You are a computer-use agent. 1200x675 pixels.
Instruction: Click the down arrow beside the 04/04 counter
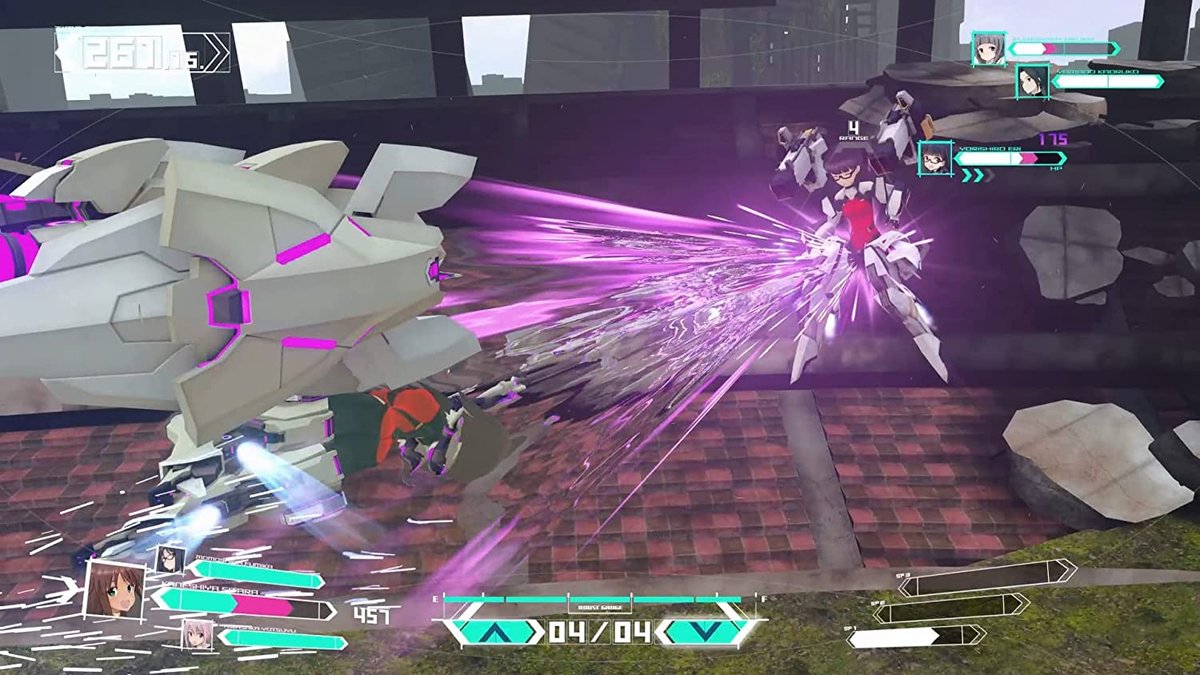703,631
